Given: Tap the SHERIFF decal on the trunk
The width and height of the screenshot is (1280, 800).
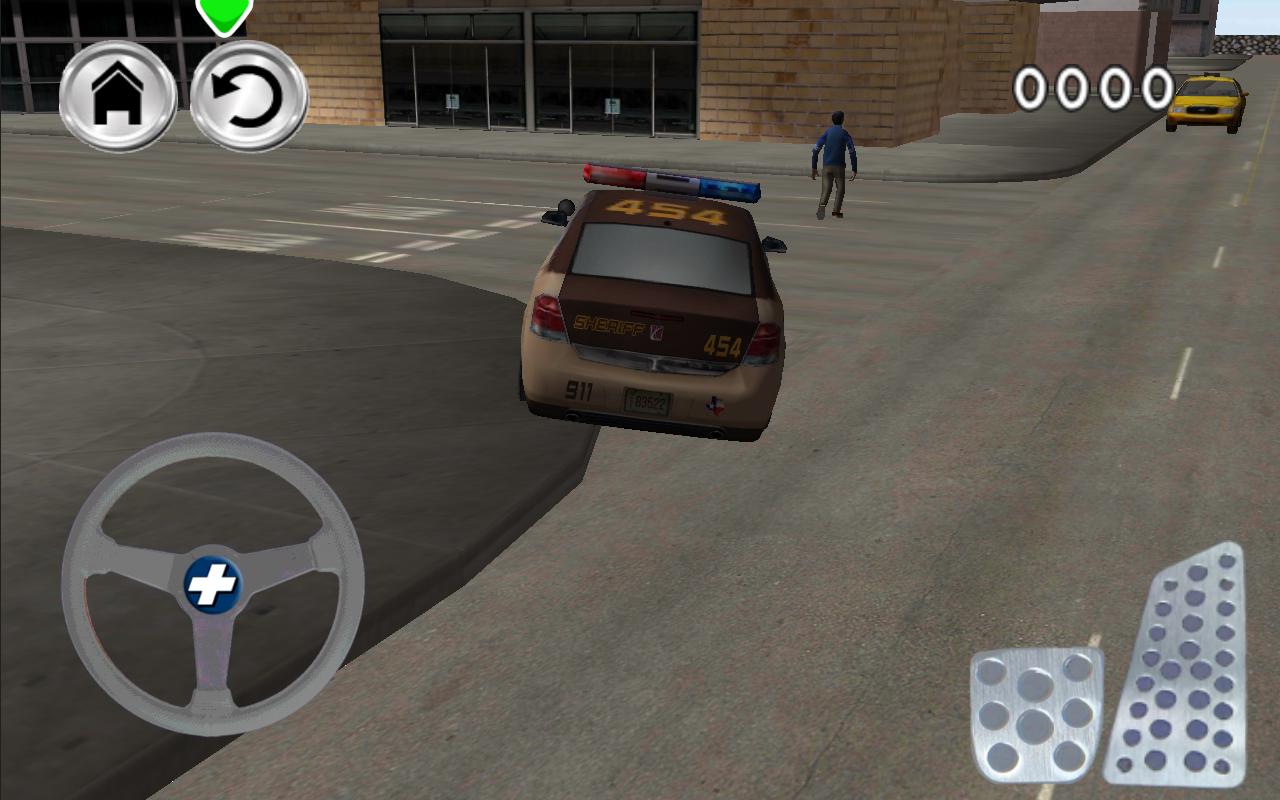Looking at the screenshot, I should [608, 323].
